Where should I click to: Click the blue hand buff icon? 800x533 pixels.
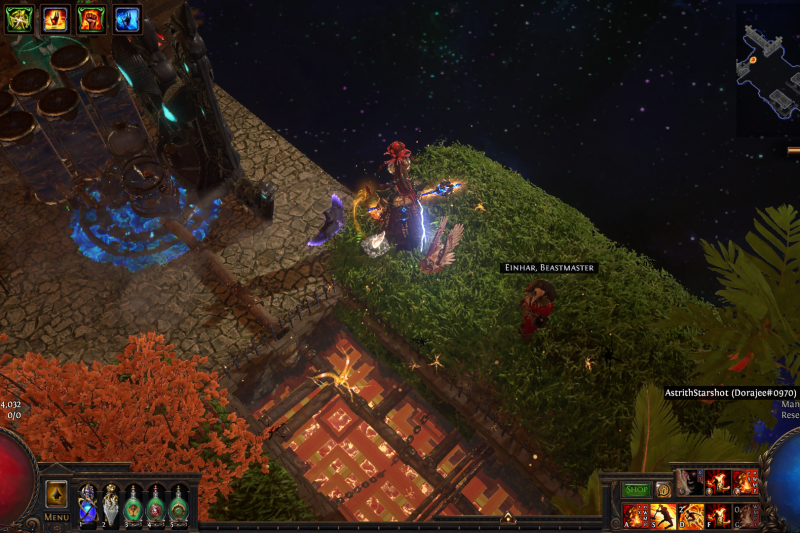pos(127,18)
